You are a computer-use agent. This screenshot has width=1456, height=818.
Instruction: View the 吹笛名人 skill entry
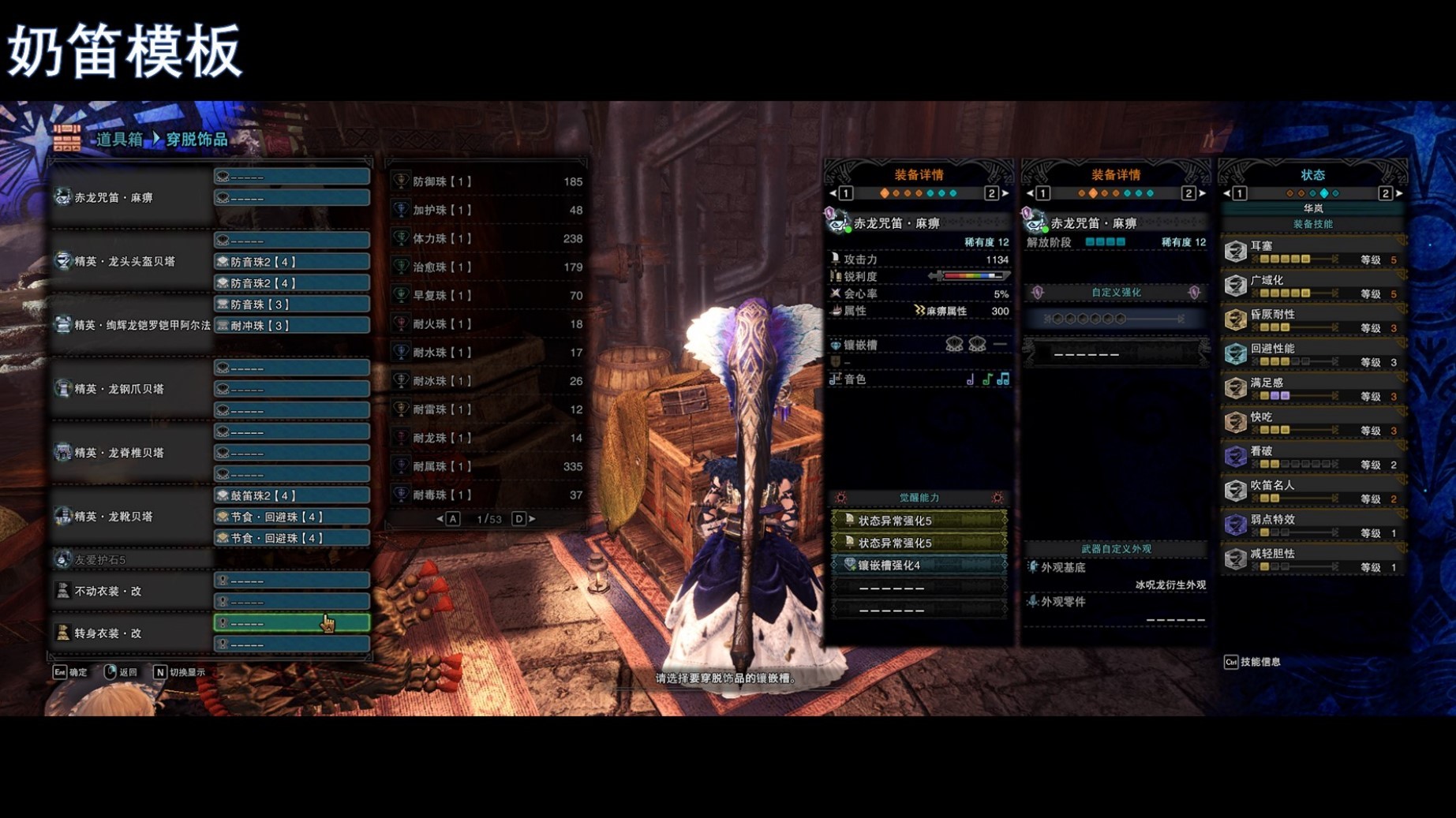coord(1312,491)
